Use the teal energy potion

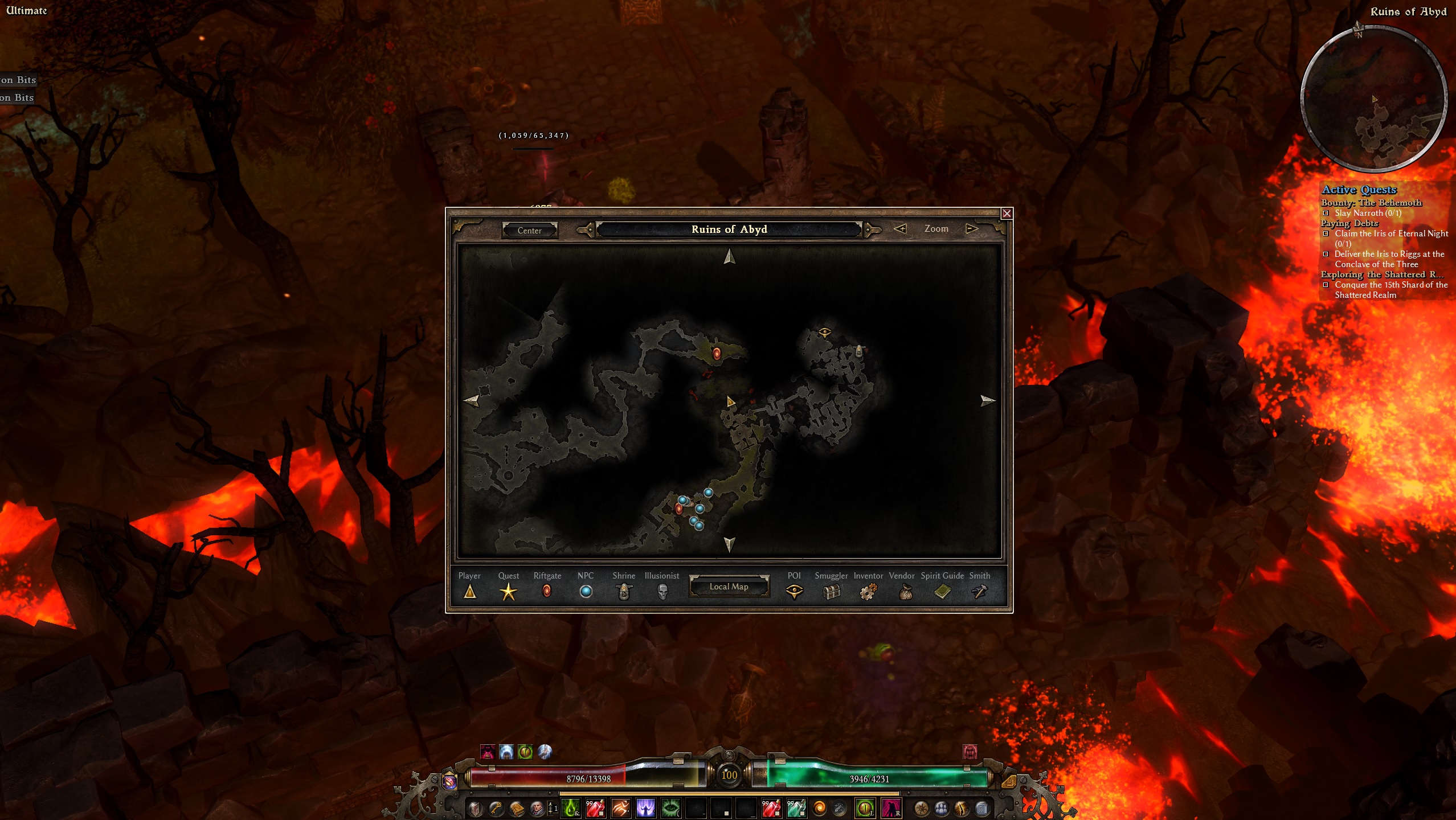point(796,808)
